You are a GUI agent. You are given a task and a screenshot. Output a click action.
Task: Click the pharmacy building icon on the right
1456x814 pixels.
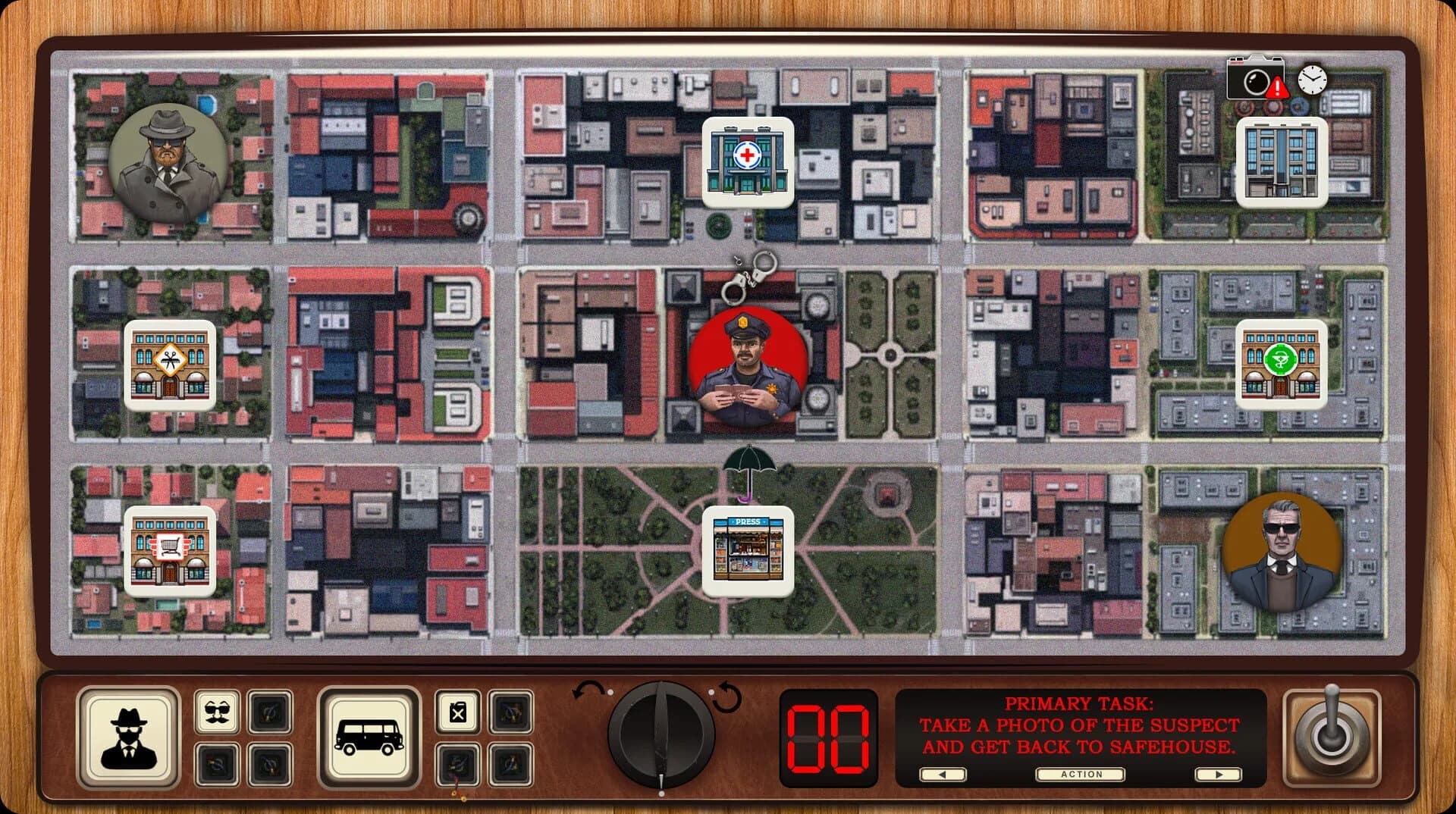click(1281, 365)
